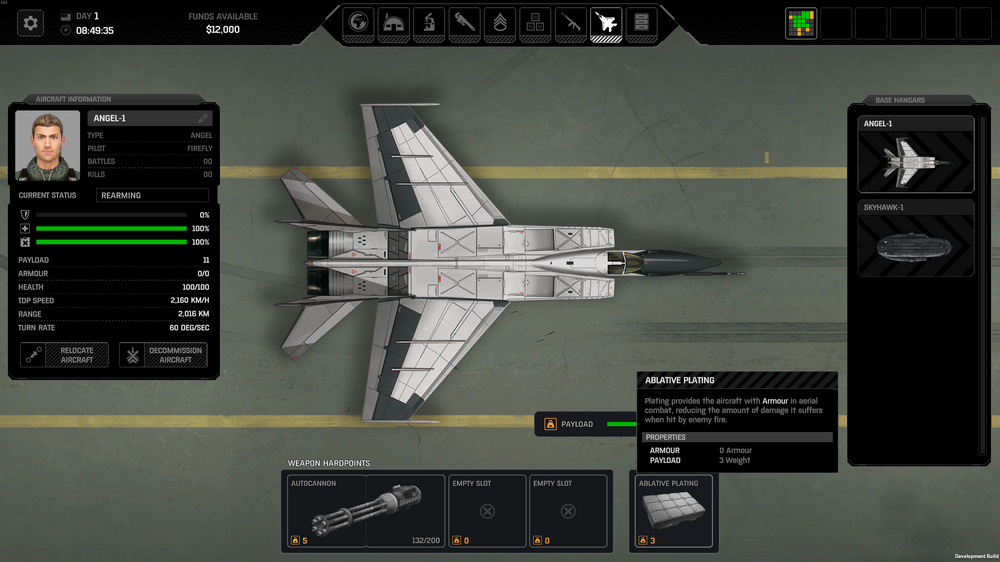Select ANGEL-1 in the base hangars list
Viewport: 1000px width, 562px height.
click(915, 155)
